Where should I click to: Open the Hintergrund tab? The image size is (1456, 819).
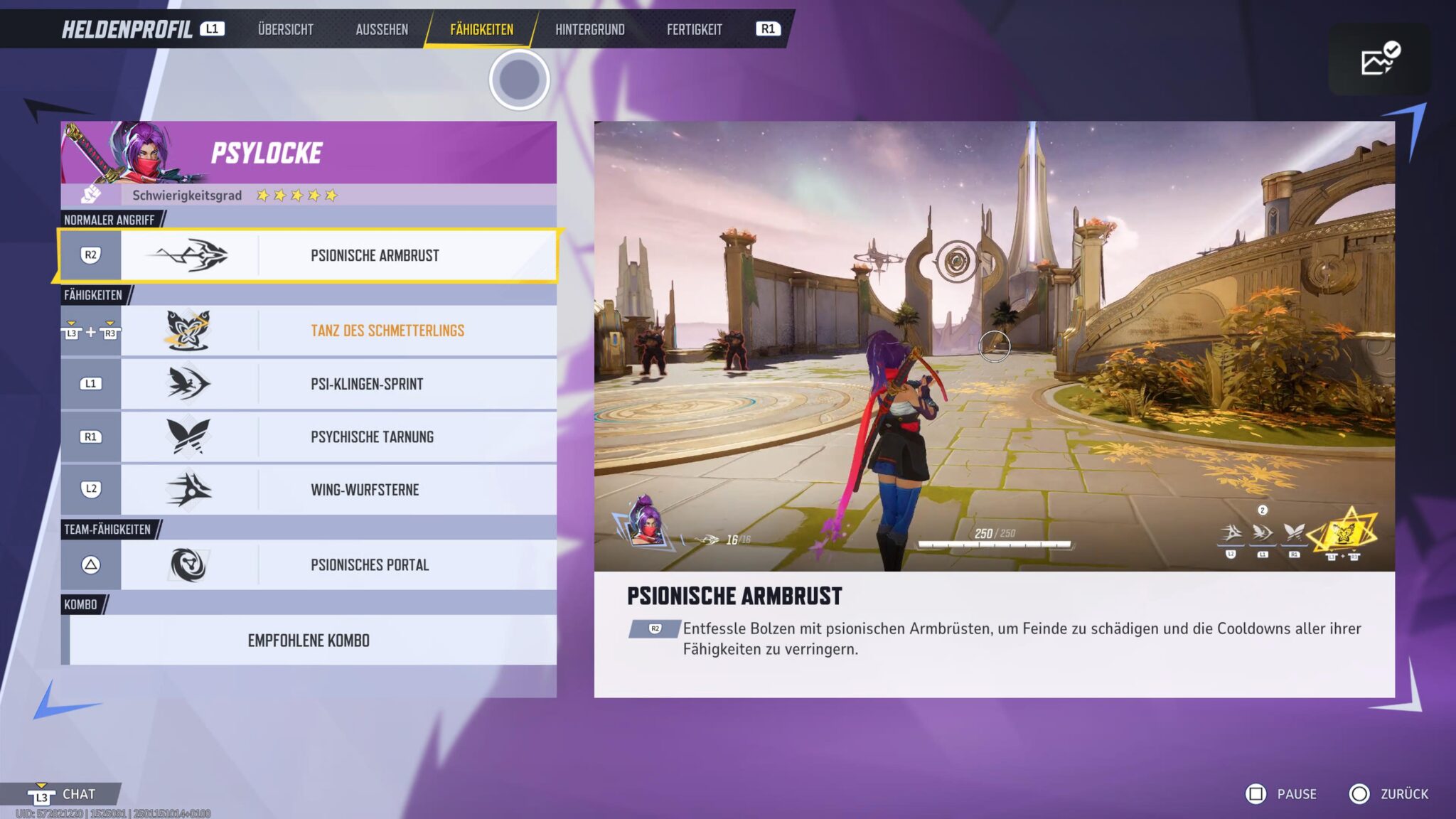click(x=591, y=29)
